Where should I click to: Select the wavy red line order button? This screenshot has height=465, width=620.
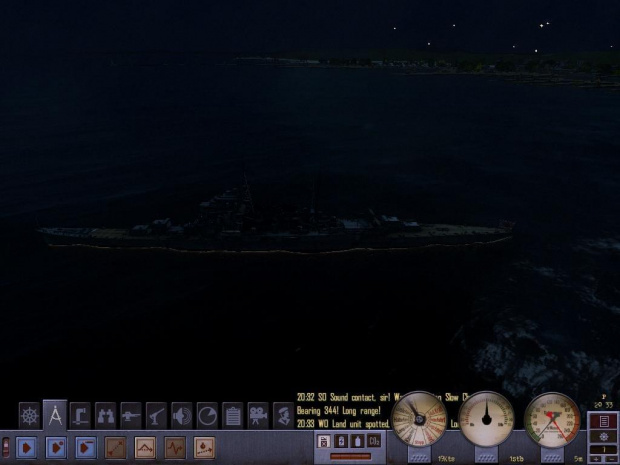(175, 447)
